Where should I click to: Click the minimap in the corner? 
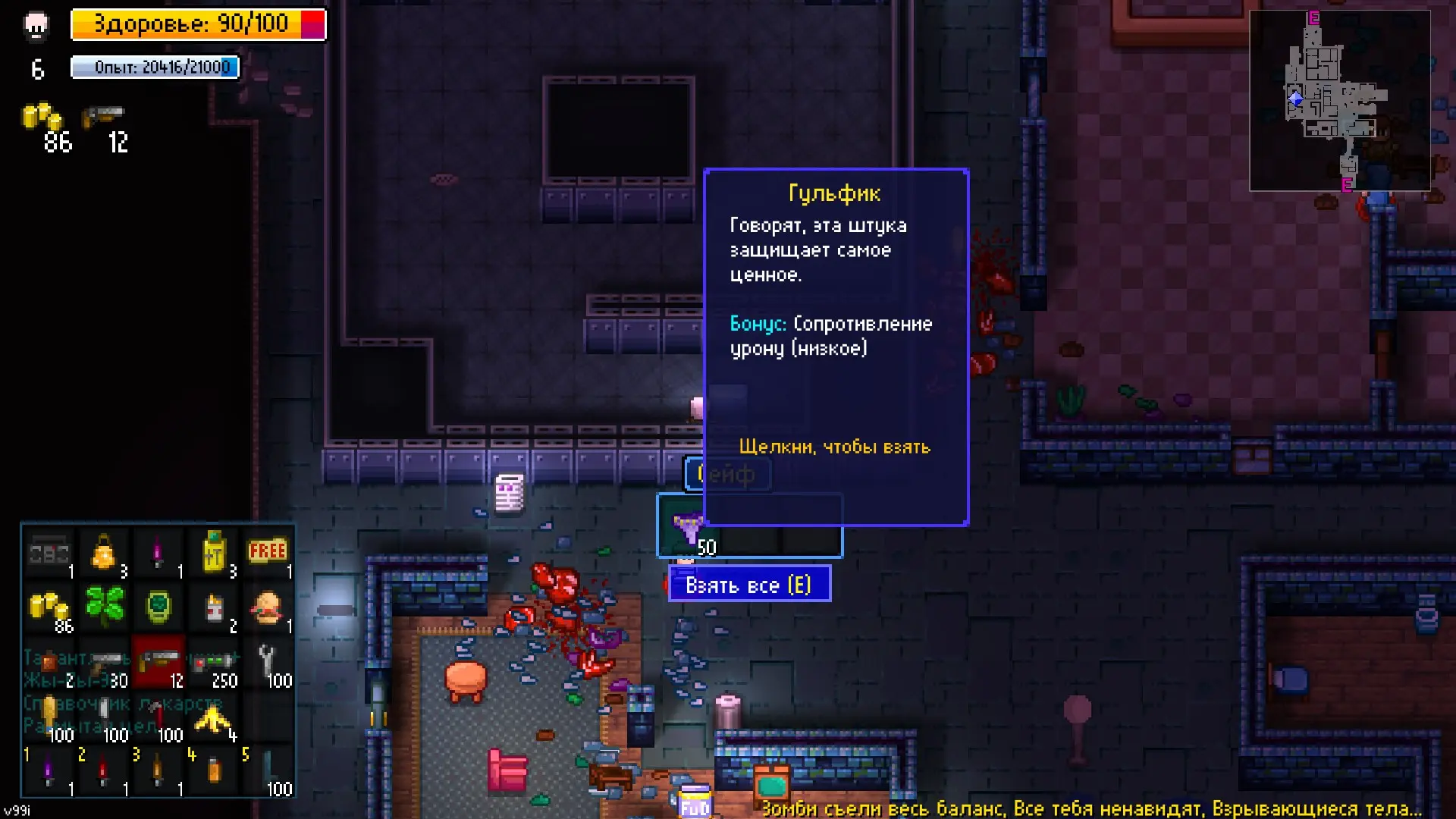(x=1339, y=100)
